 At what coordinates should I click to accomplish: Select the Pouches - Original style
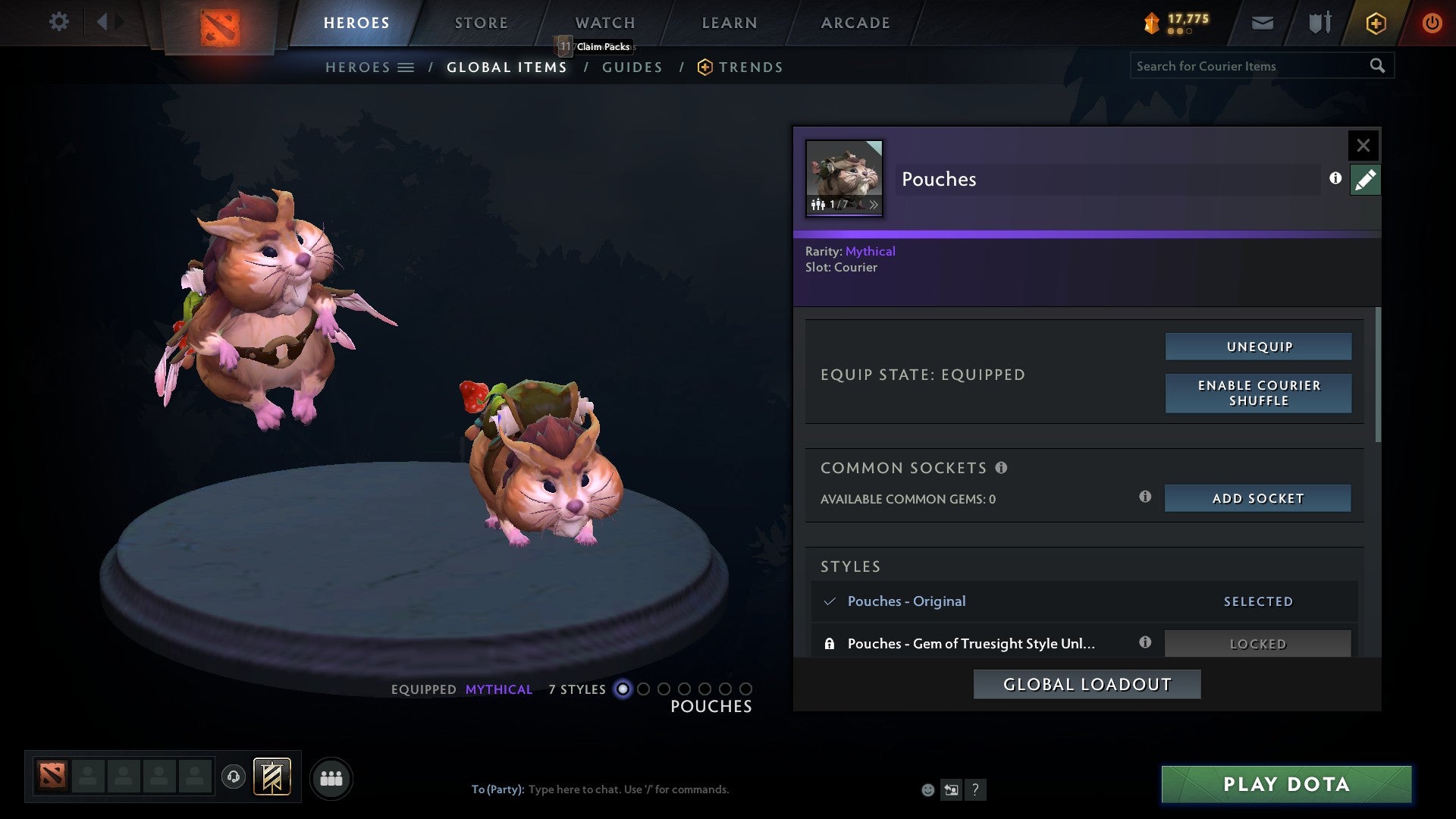tap(907, 601)
